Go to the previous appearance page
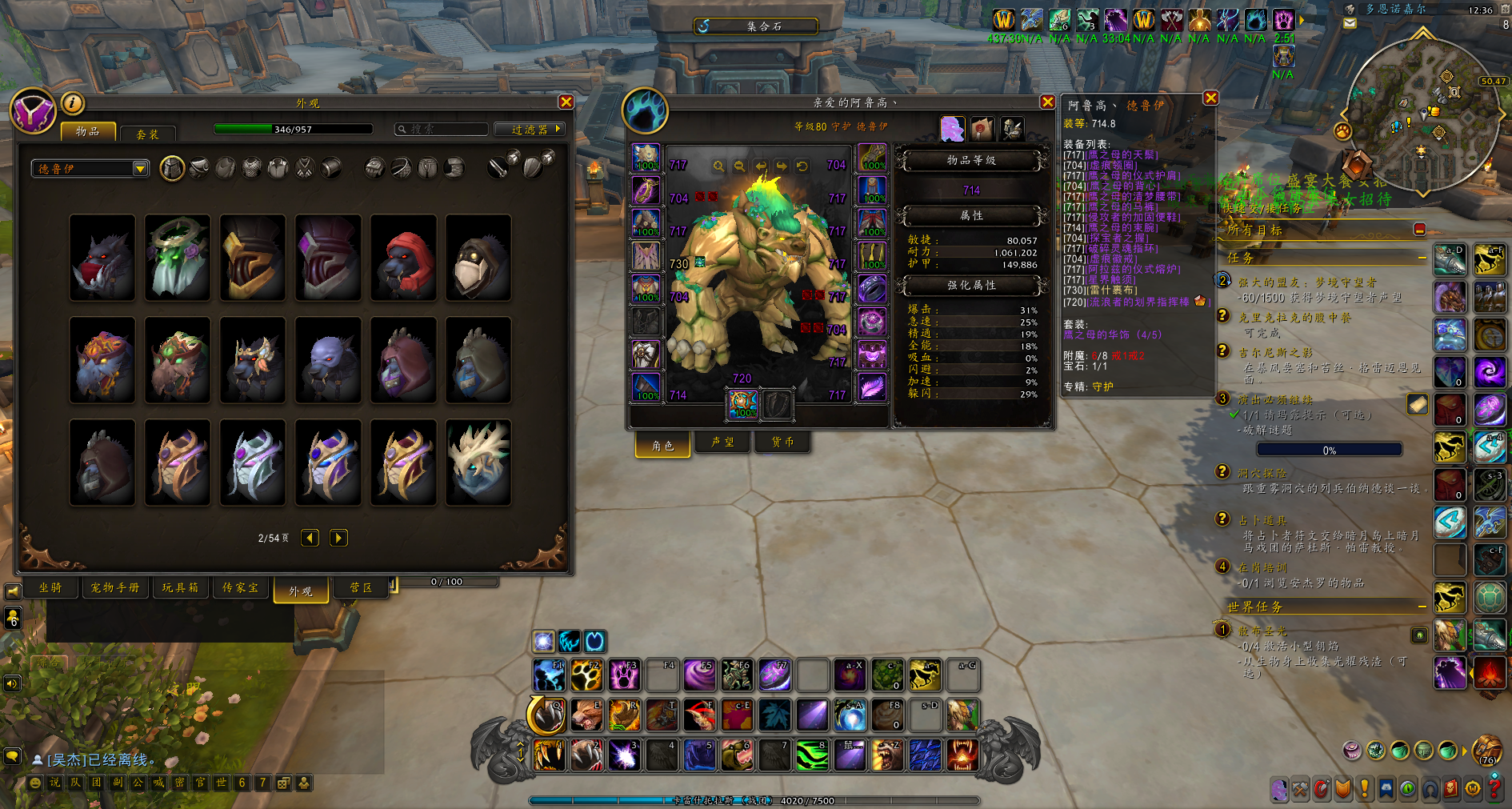 [x=310, y=538]
